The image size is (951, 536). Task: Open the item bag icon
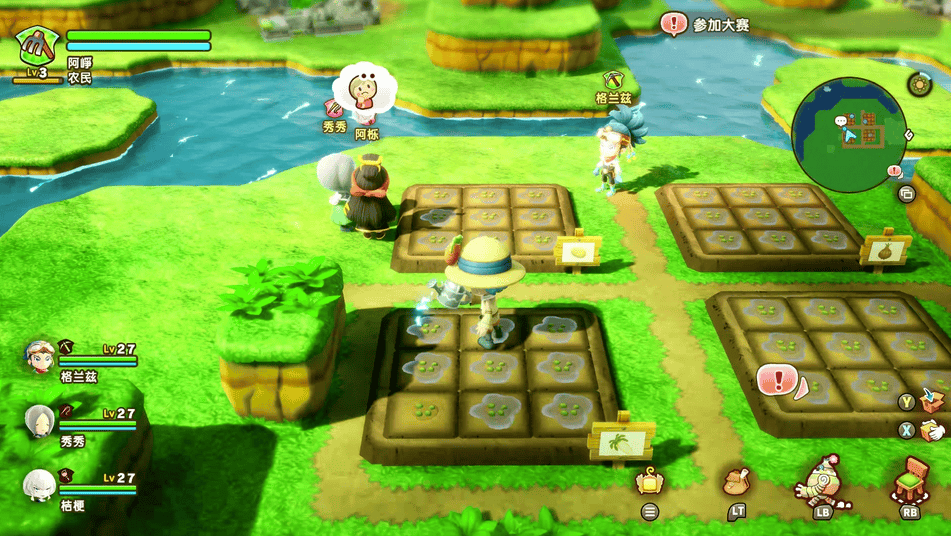(x=737, y=481)
